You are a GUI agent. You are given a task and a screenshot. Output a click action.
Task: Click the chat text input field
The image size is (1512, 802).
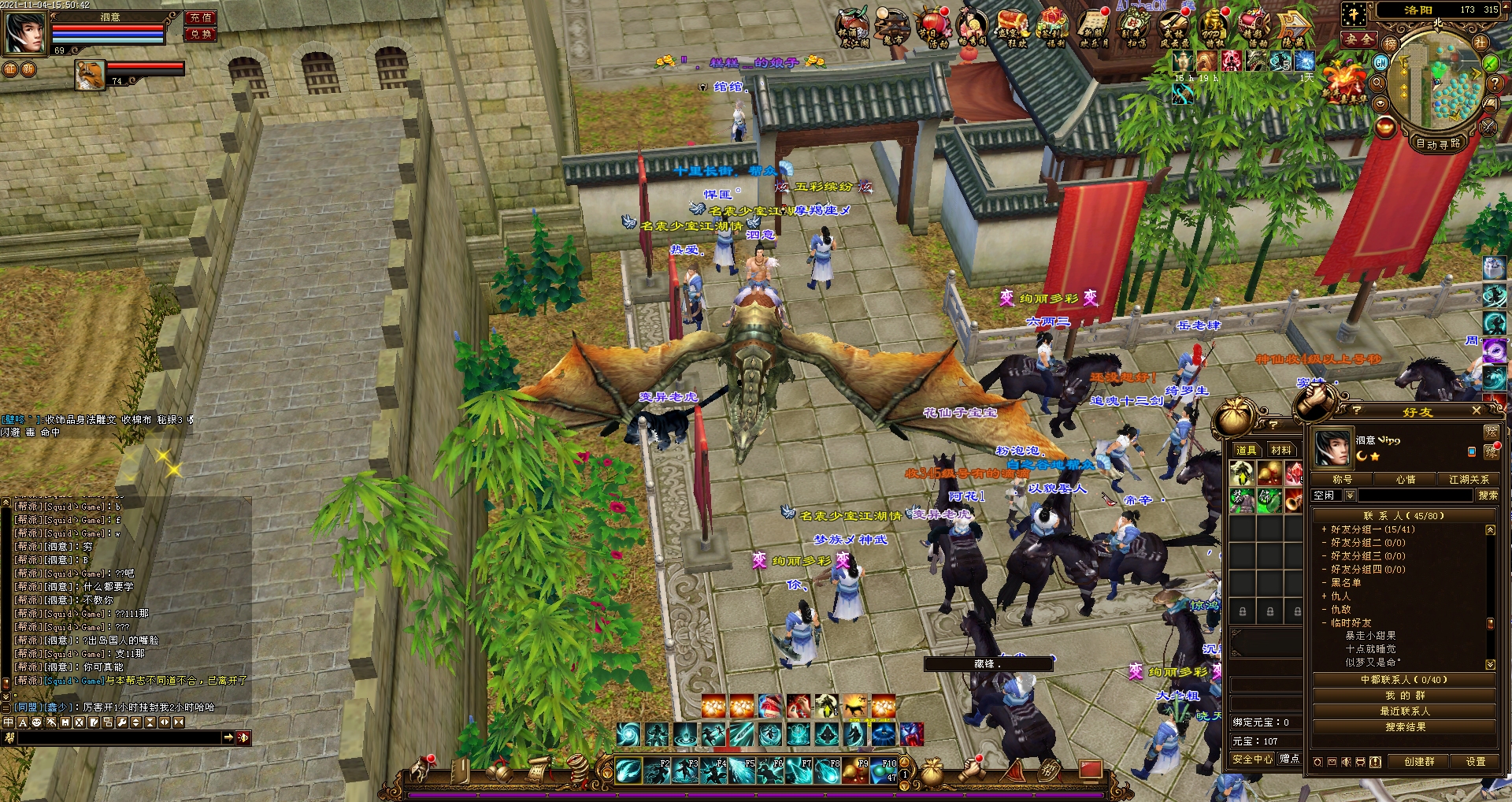click(x=118, y=738)
